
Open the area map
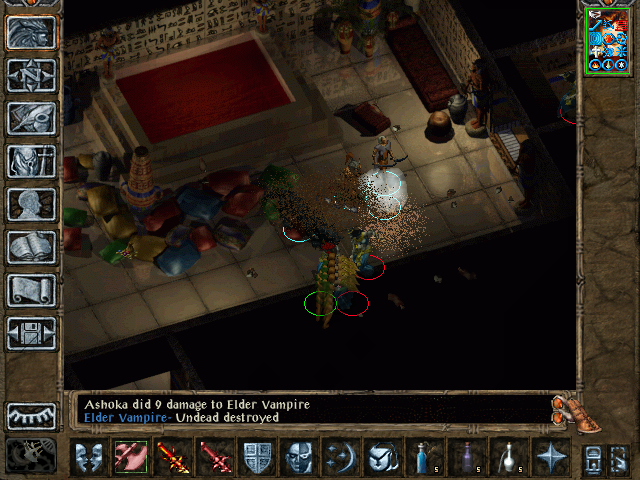[32, 75]
